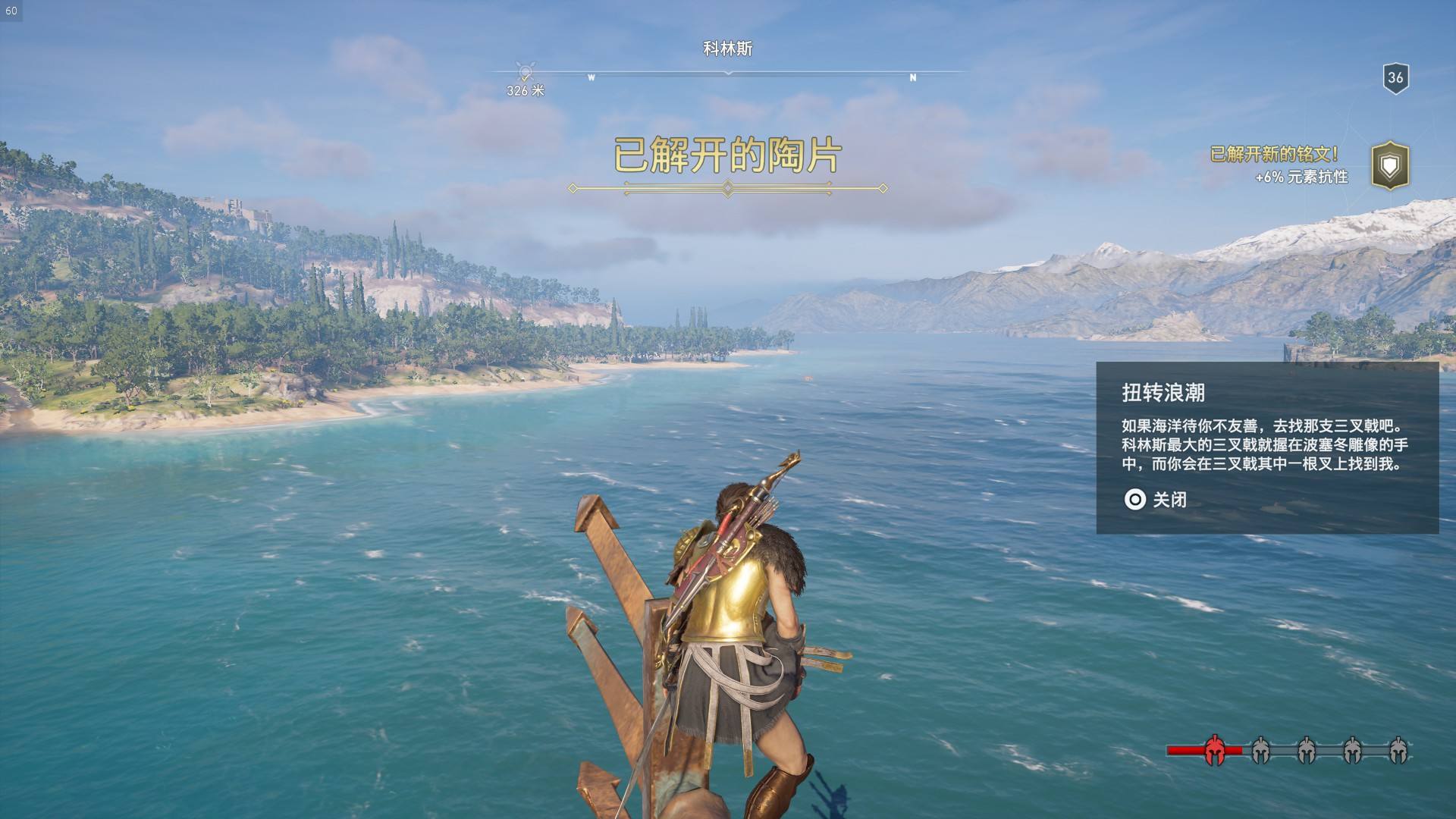This screenshot has width=1456, height=819.
Task: Click the red bounty helmet icon
Action: click(x=1215, y=750)
